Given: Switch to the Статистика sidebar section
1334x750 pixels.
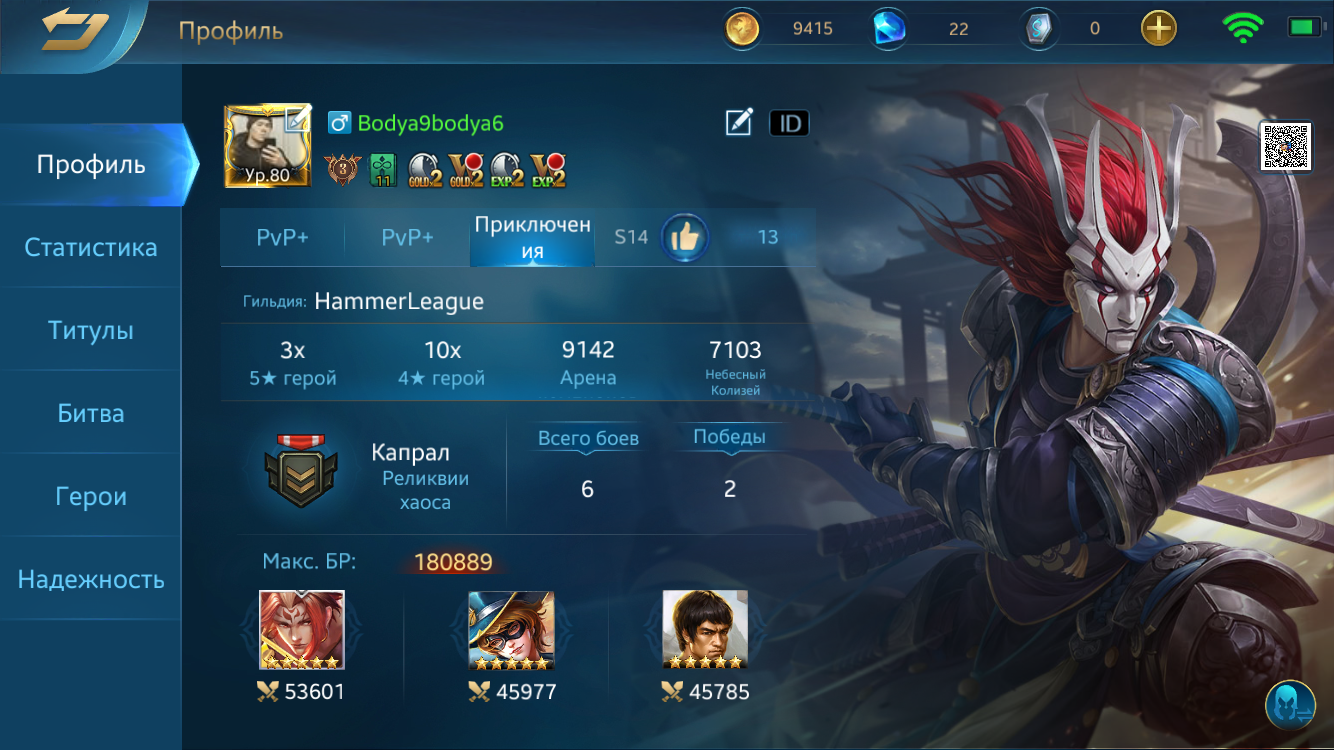Looking at the screenshot, I should [91, 247].
